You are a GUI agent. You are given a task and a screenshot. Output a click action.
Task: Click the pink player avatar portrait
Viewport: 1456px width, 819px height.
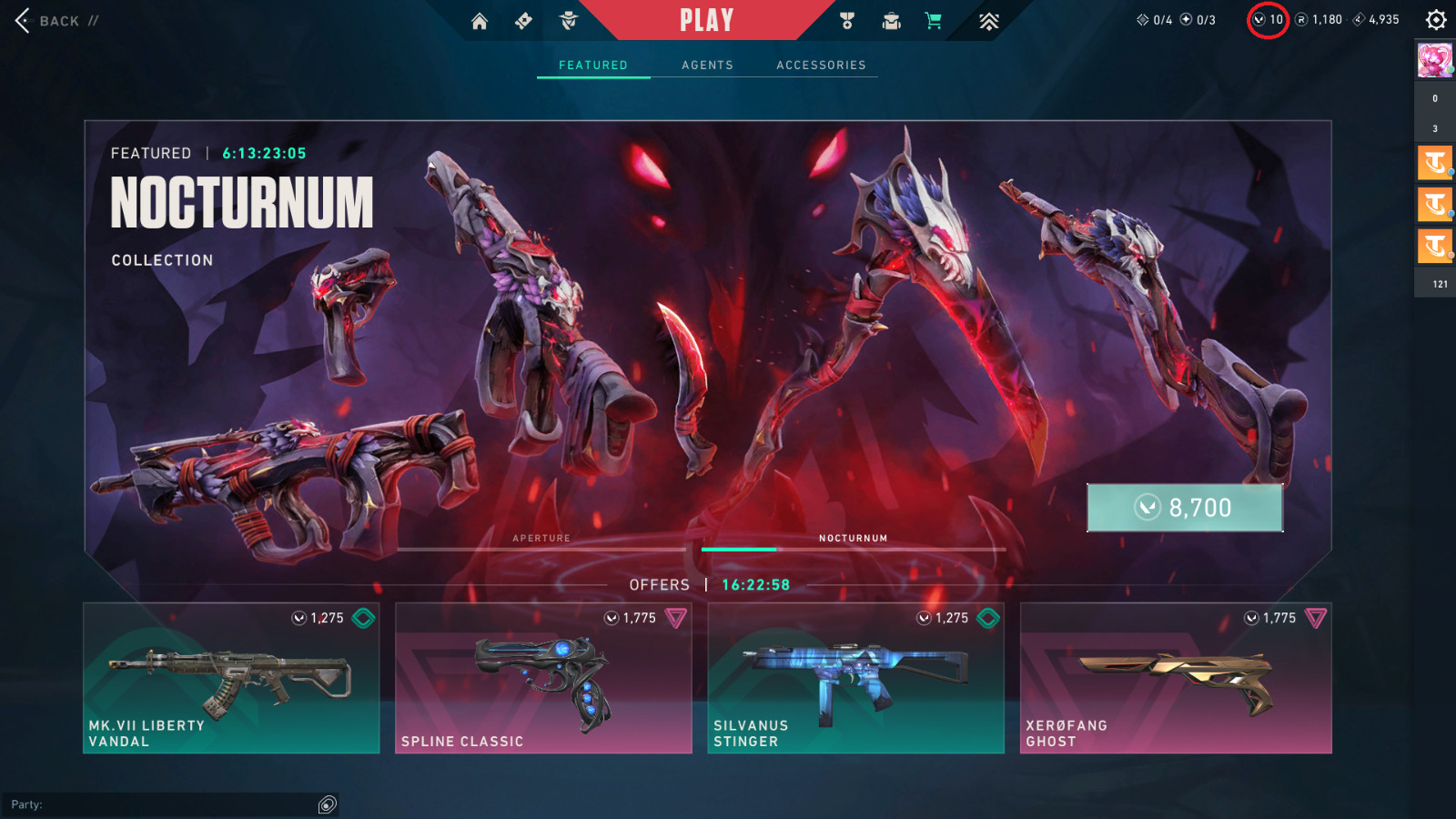tap(1434, 60)
